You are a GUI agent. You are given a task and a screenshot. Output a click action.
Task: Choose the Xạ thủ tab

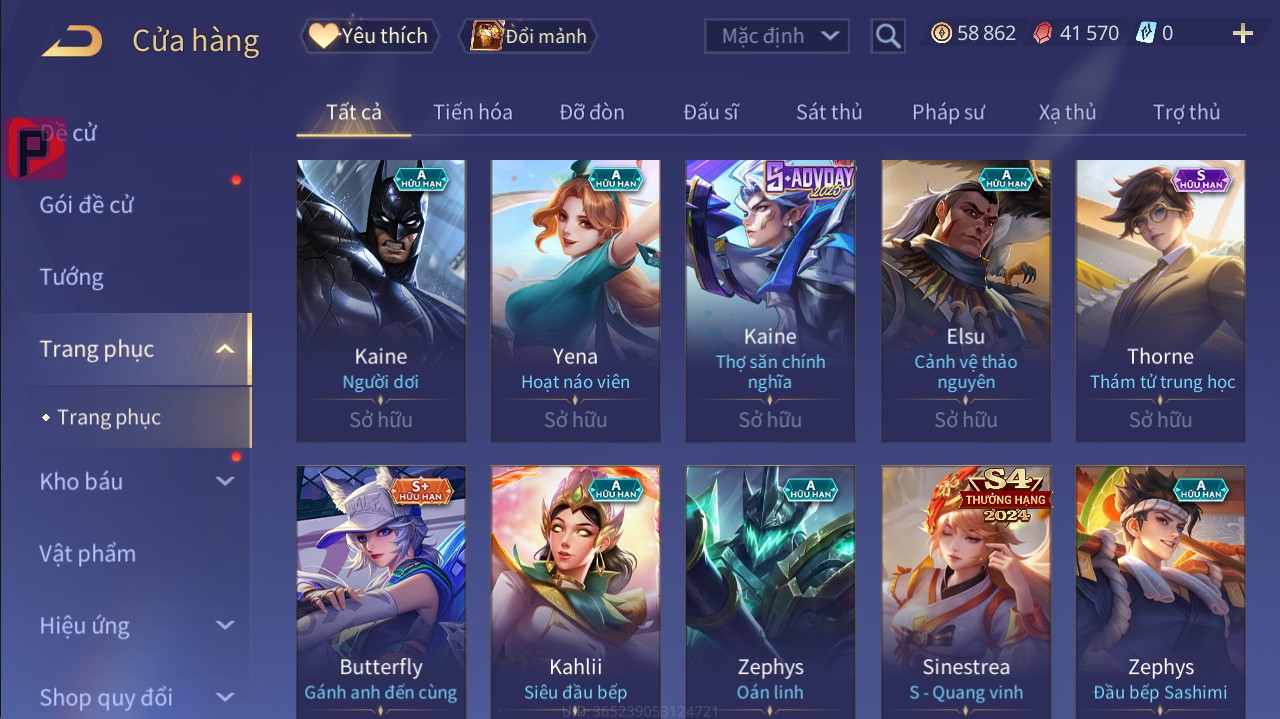(1067, 112)
